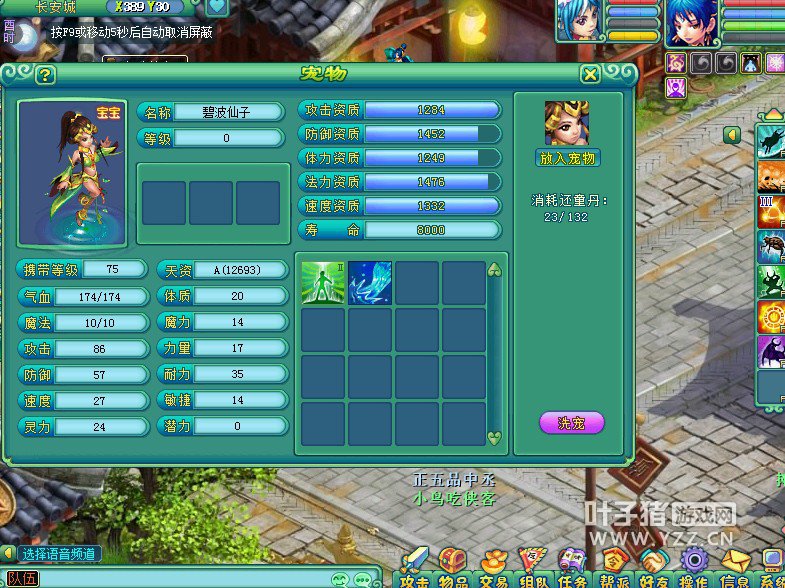Click the 洗宠 (wash pet) button
785x588 pixels.
click(571, 423)
